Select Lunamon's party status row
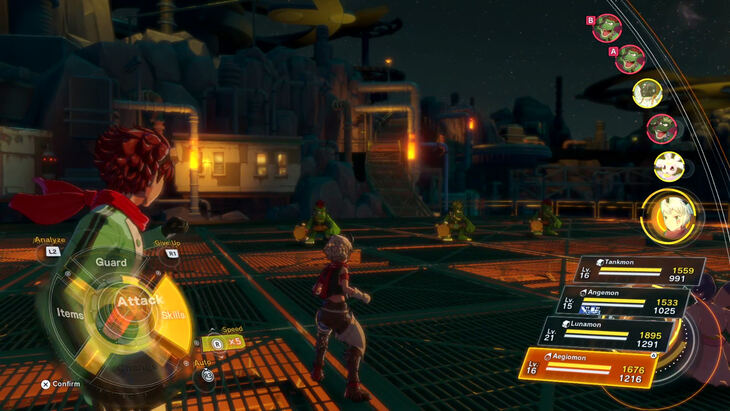The width and height of the screenshot is (730, 411). click(613, 333)
